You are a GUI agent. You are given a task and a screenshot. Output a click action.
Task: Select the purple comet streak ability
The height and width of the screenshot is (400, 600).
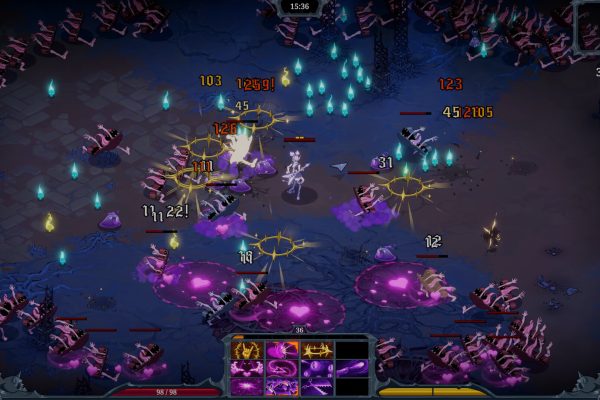click(352, 368)
